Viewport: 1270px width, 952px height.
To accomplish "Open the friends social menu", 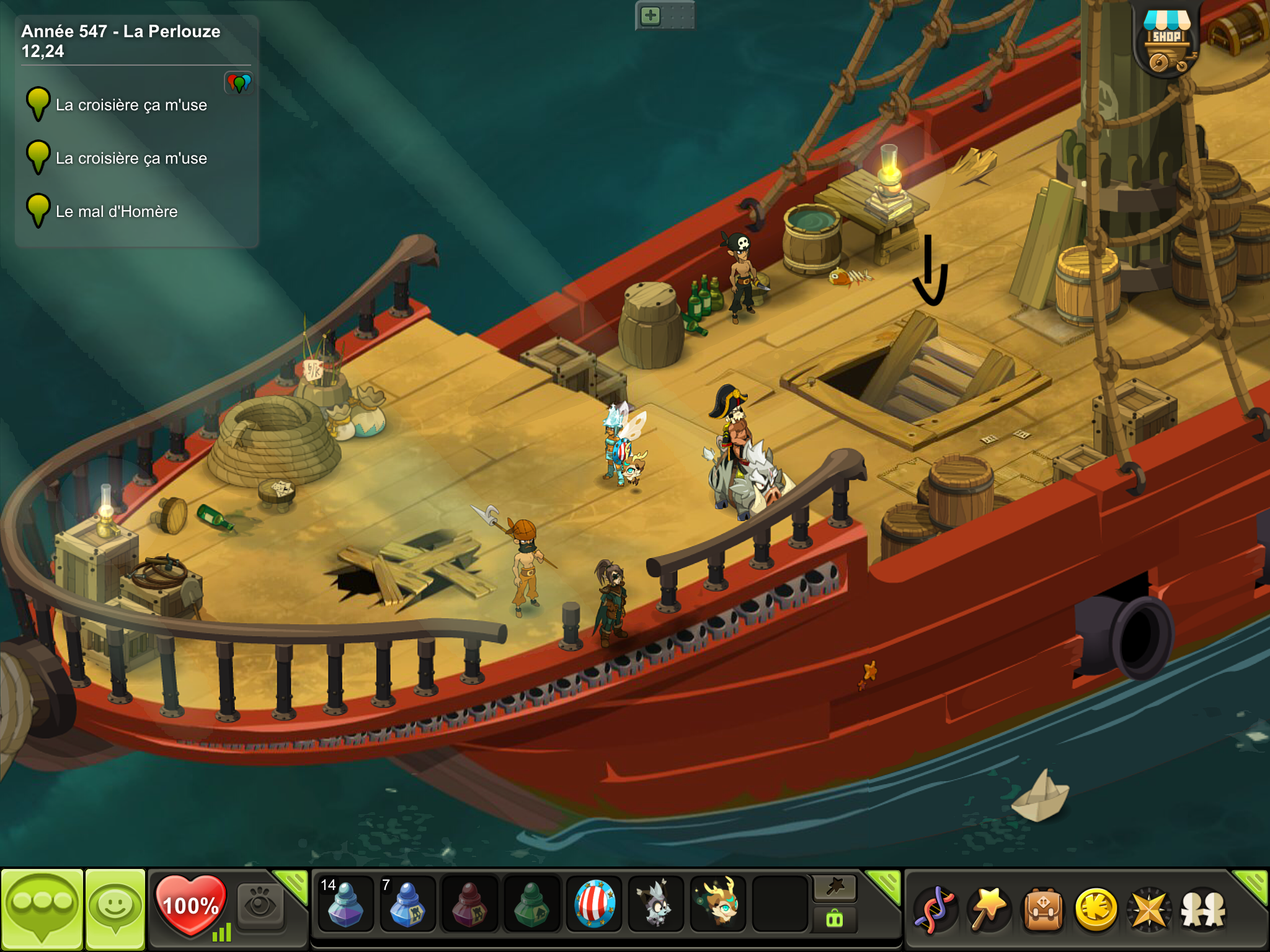I will [1204, 909].
